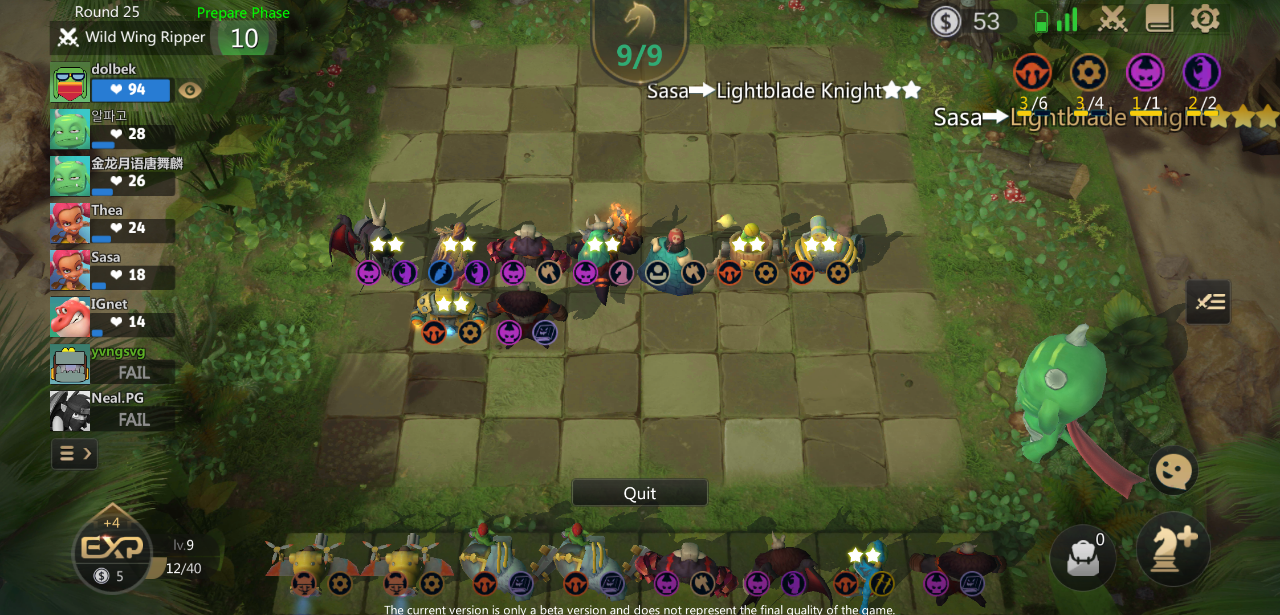
Task: Open the book guide icon
Action: [x=1159, y=19]
